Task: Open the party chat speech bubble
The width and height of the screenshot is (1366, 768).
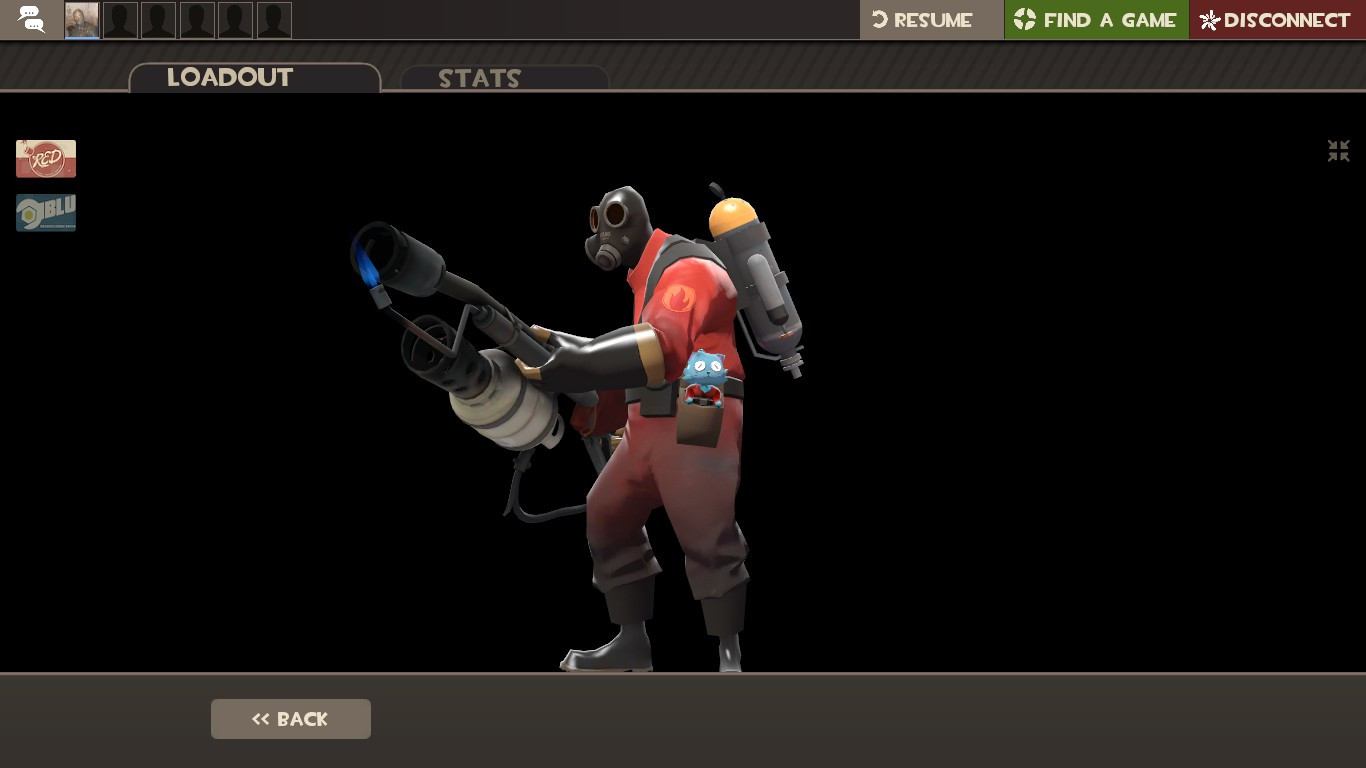Action: (x=30, y=19)
